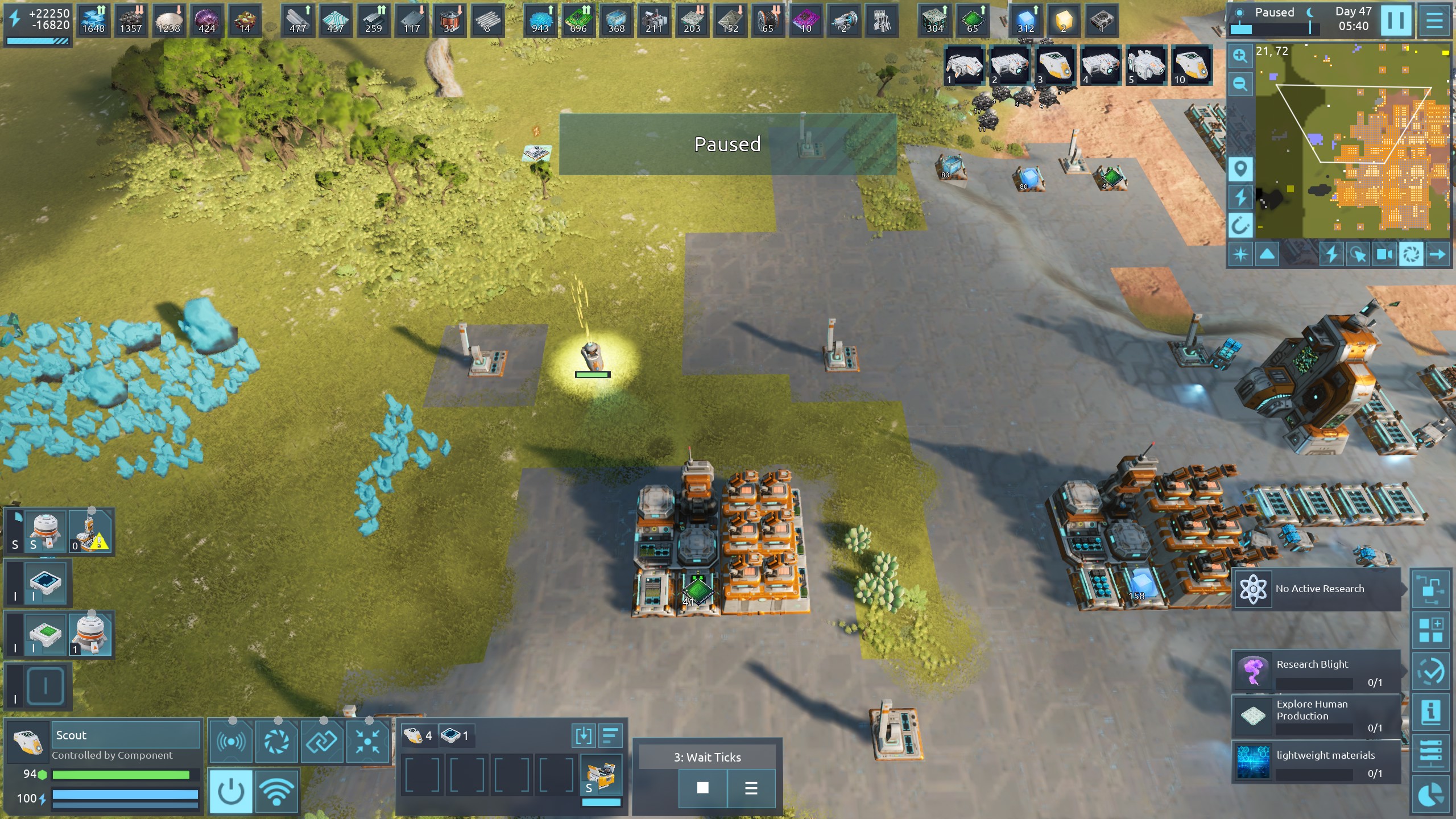
Task: Zoom in on the minimap
Action: click(x=1240, y=56)
